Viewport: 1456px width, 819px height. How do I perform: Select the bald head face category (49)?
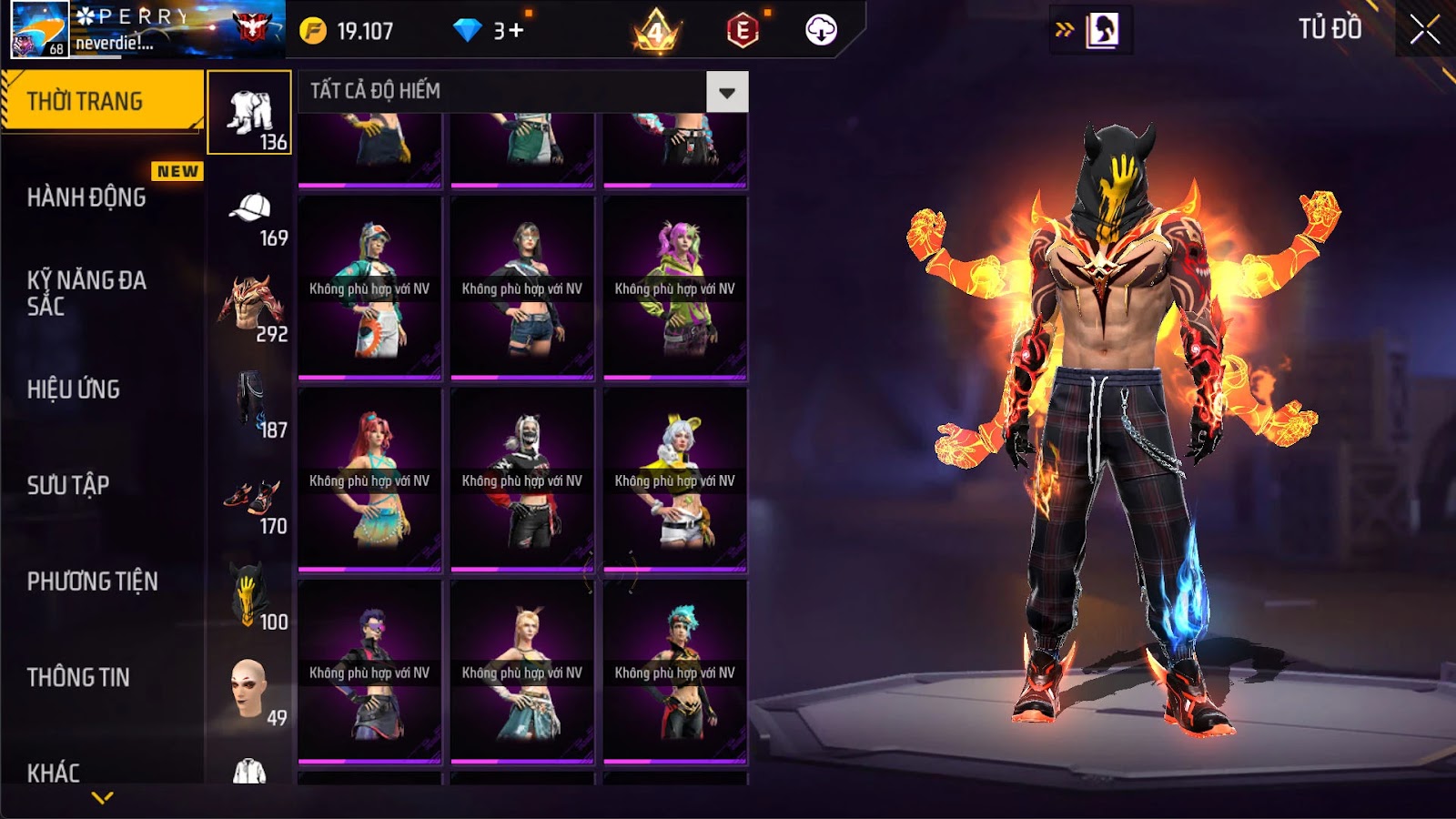(249, 692)
